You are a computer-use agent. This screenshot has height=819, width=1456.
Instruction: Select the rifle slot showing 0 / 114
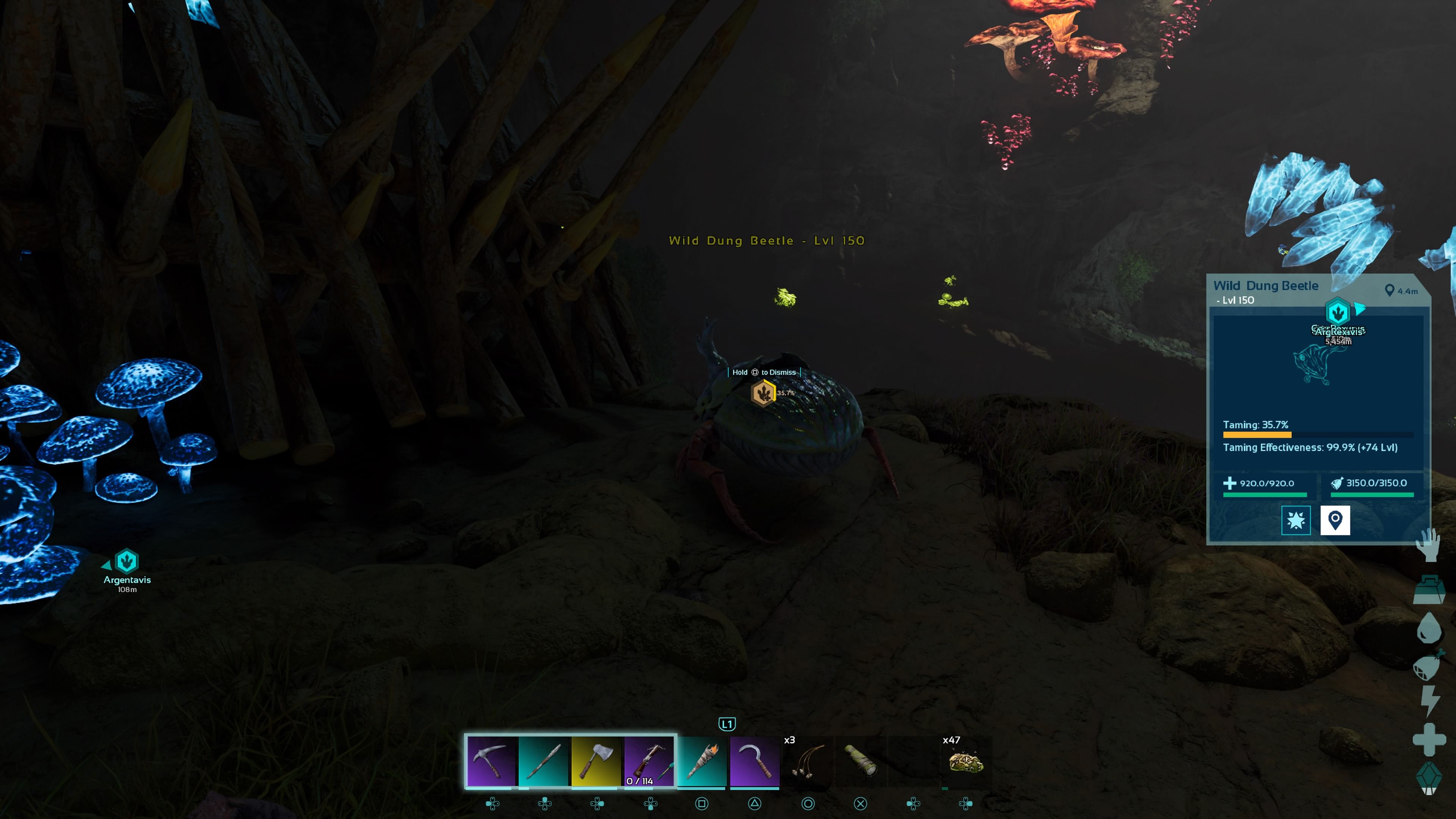point(649,761)
